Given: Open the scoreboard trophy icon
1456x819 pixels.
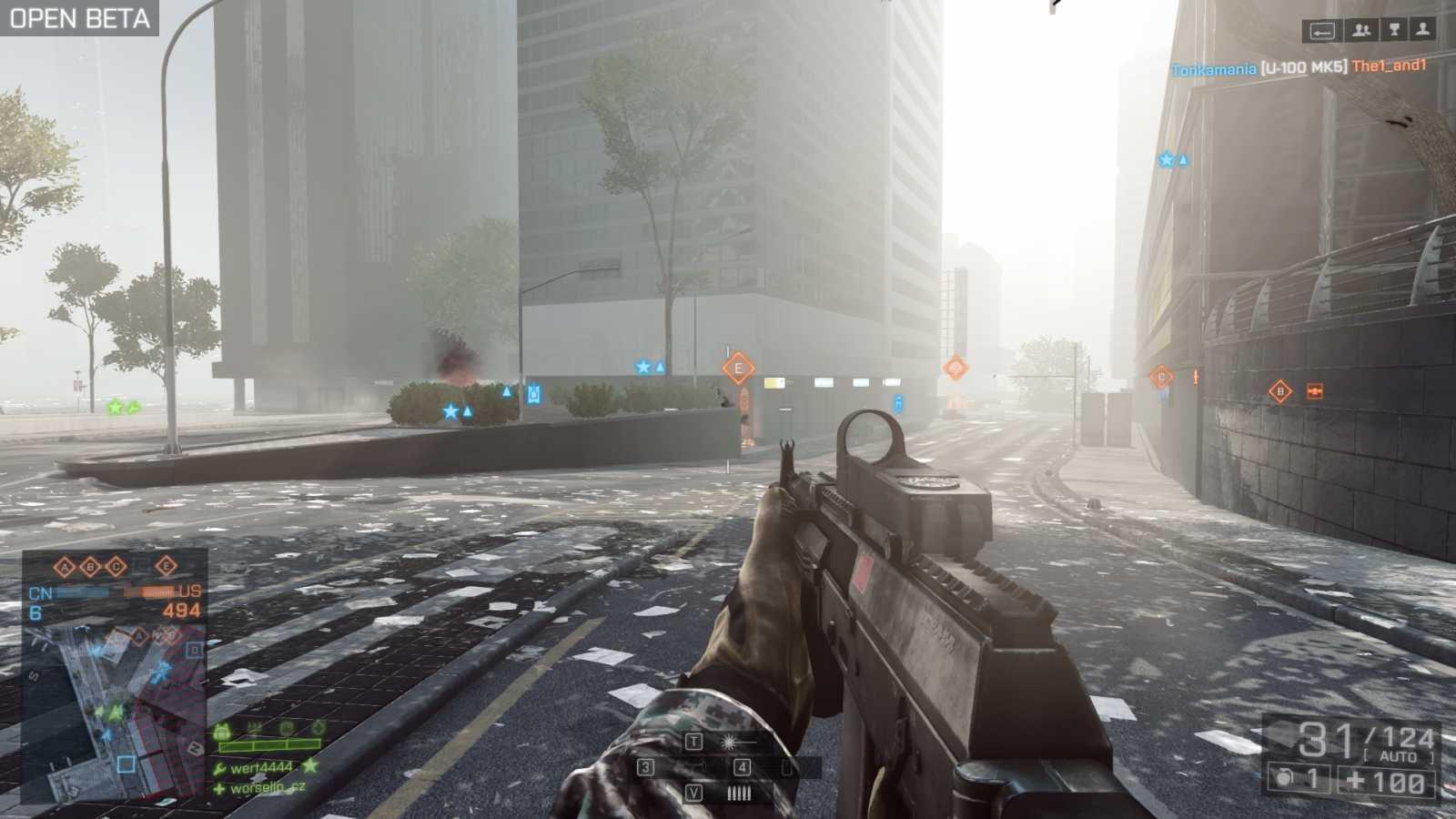Looking at the screenshot, I should (x=1392, y=30).
